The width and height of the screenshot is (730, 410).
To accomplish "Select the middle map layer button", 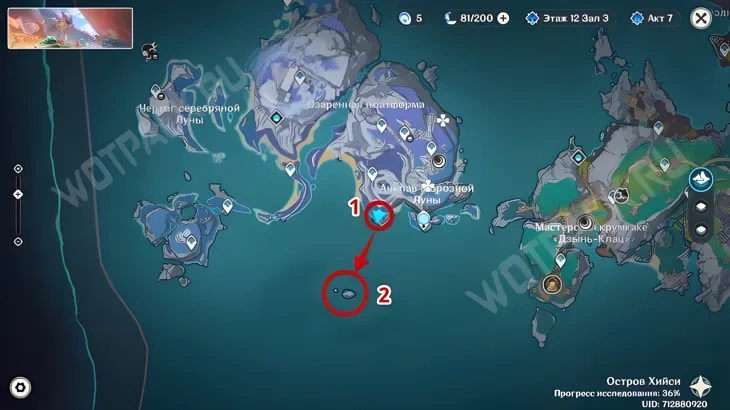I will (x=701, y=206).
